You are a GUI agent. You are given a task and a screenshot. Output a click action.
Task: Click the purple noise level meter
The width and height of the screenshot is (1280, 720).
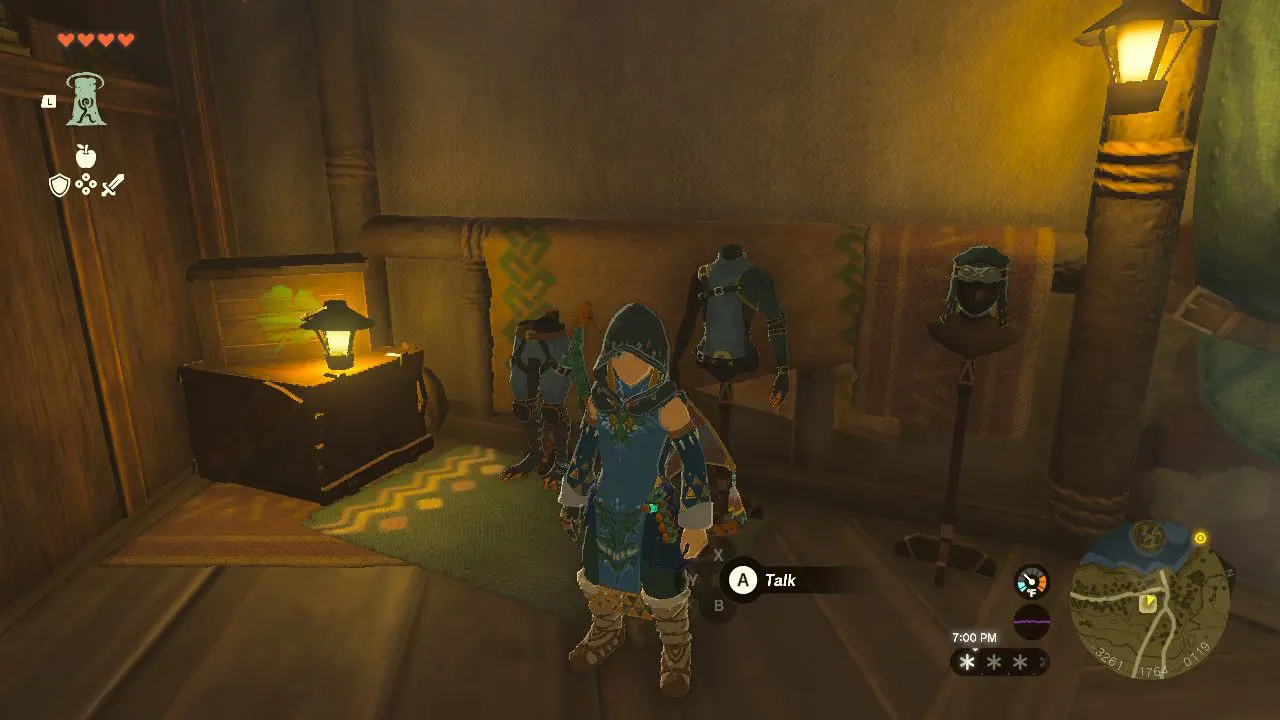pyautogui.click(x=1032, y=622)
